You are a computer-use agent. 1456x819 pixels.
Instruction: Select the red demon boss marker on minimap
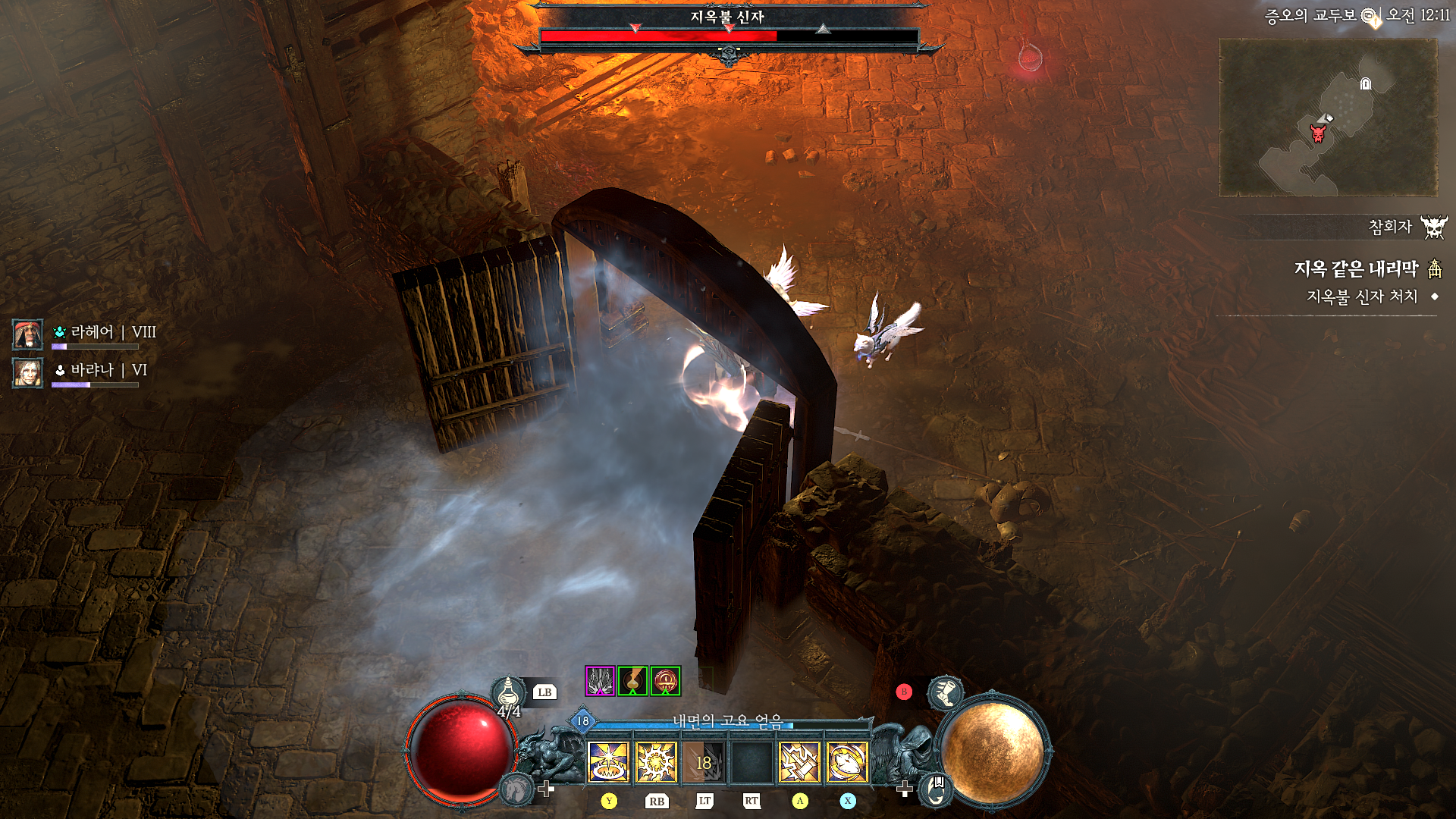coord(1319,134)
